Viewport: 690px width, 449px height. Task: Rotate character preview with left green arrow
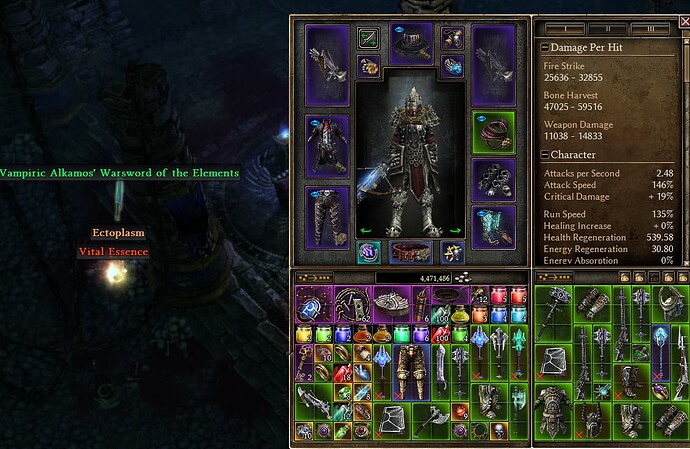click(x=365, y=230)
